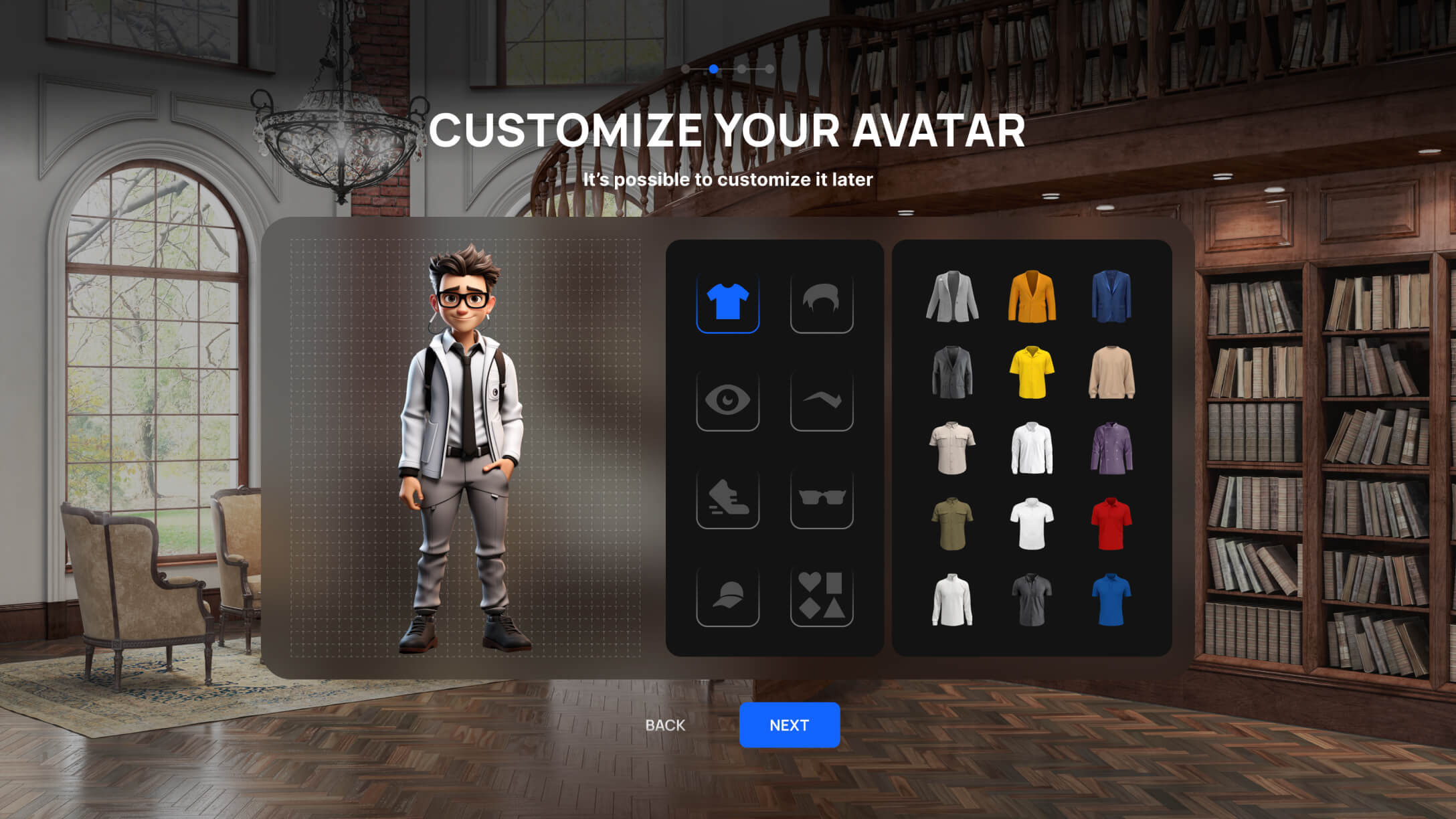This screenshot has width=1456, height=819.
Task: Show the shapes accessories category
Action: tap(821, 596)
